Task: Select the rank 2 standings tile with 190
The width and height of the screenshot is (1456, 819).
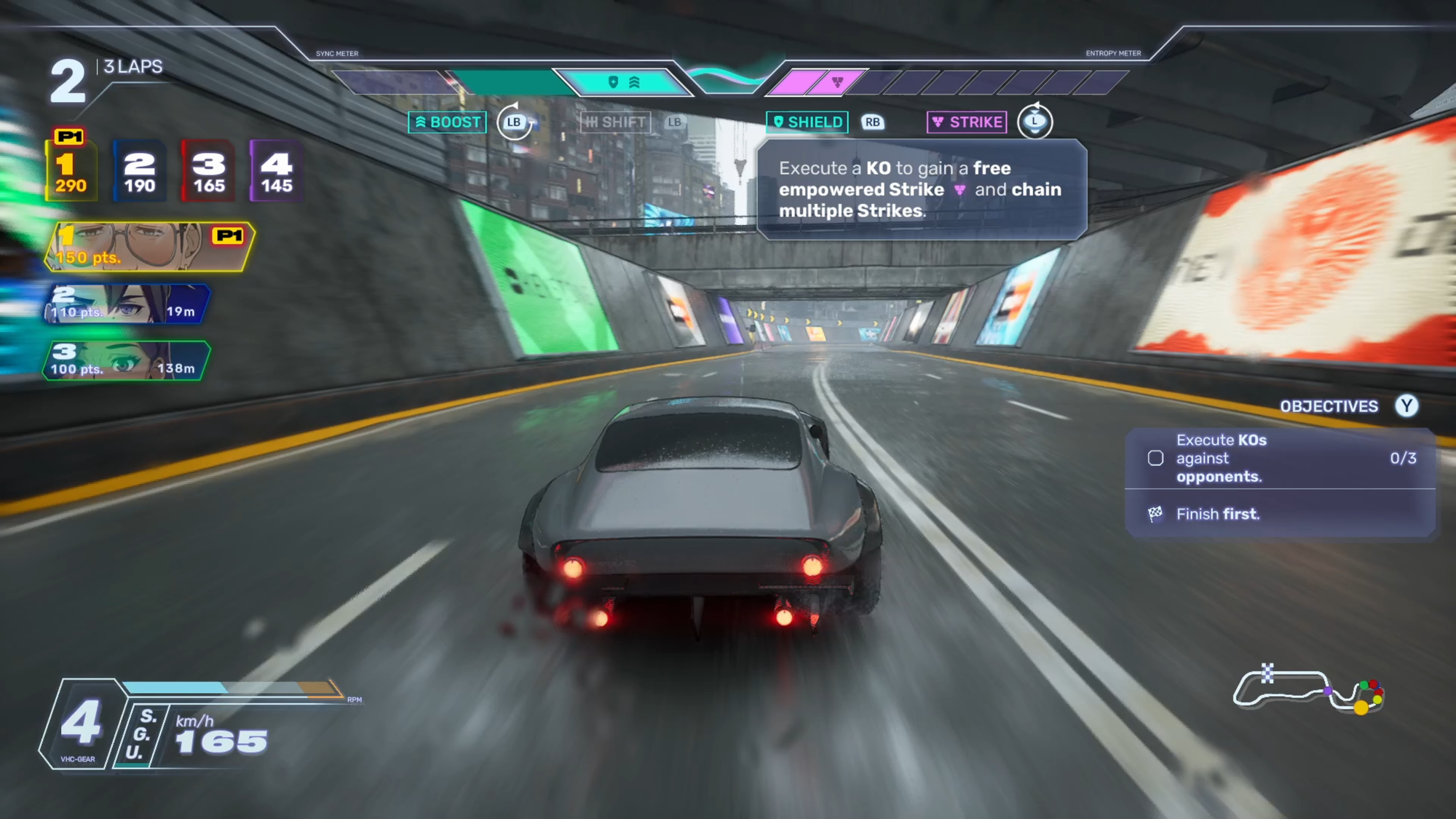Action: (x=139, y=171)
